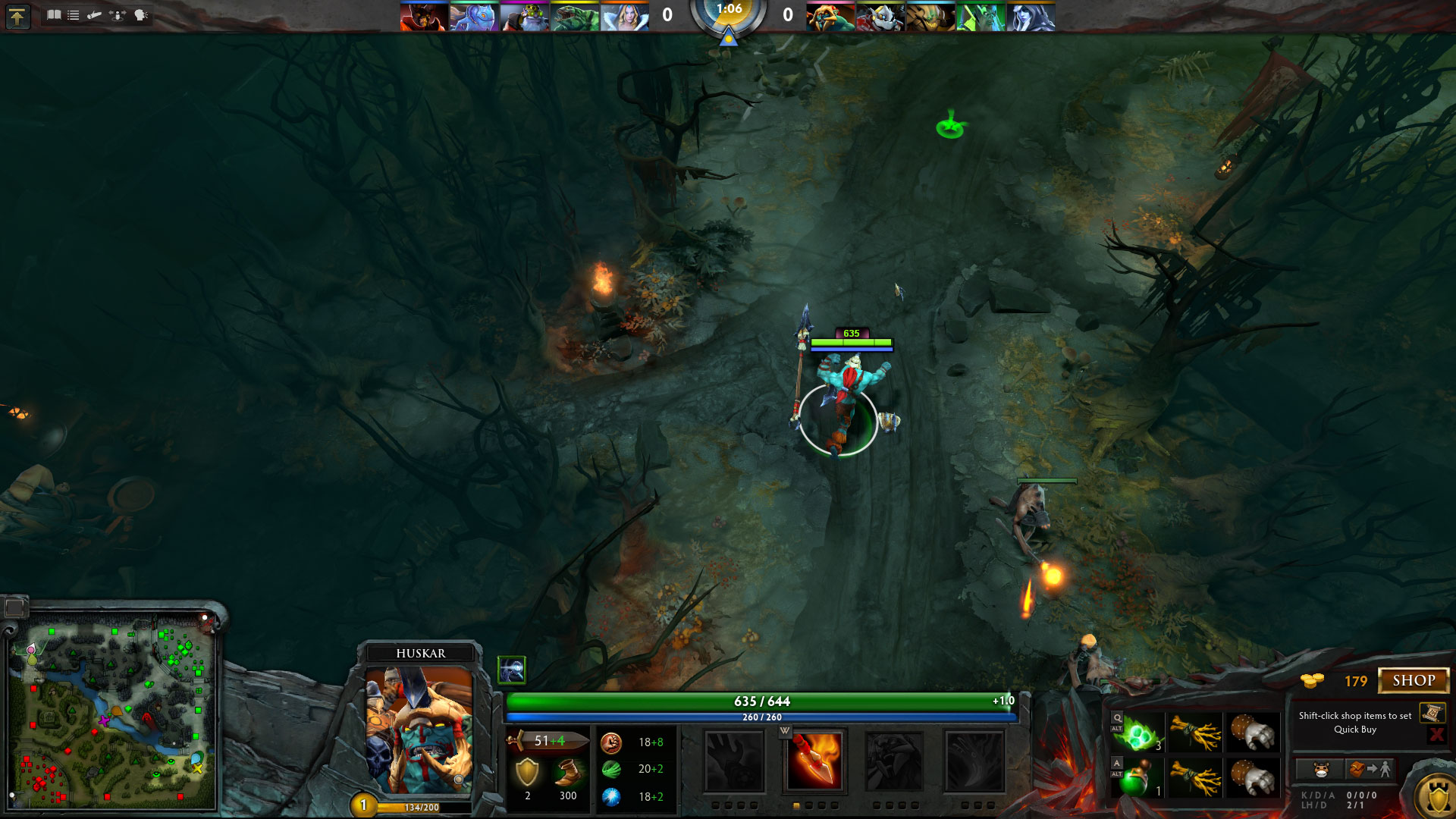1456x819 pixels.
Task: Toggle camera follow with the unit icon
Action: [116, 14]
